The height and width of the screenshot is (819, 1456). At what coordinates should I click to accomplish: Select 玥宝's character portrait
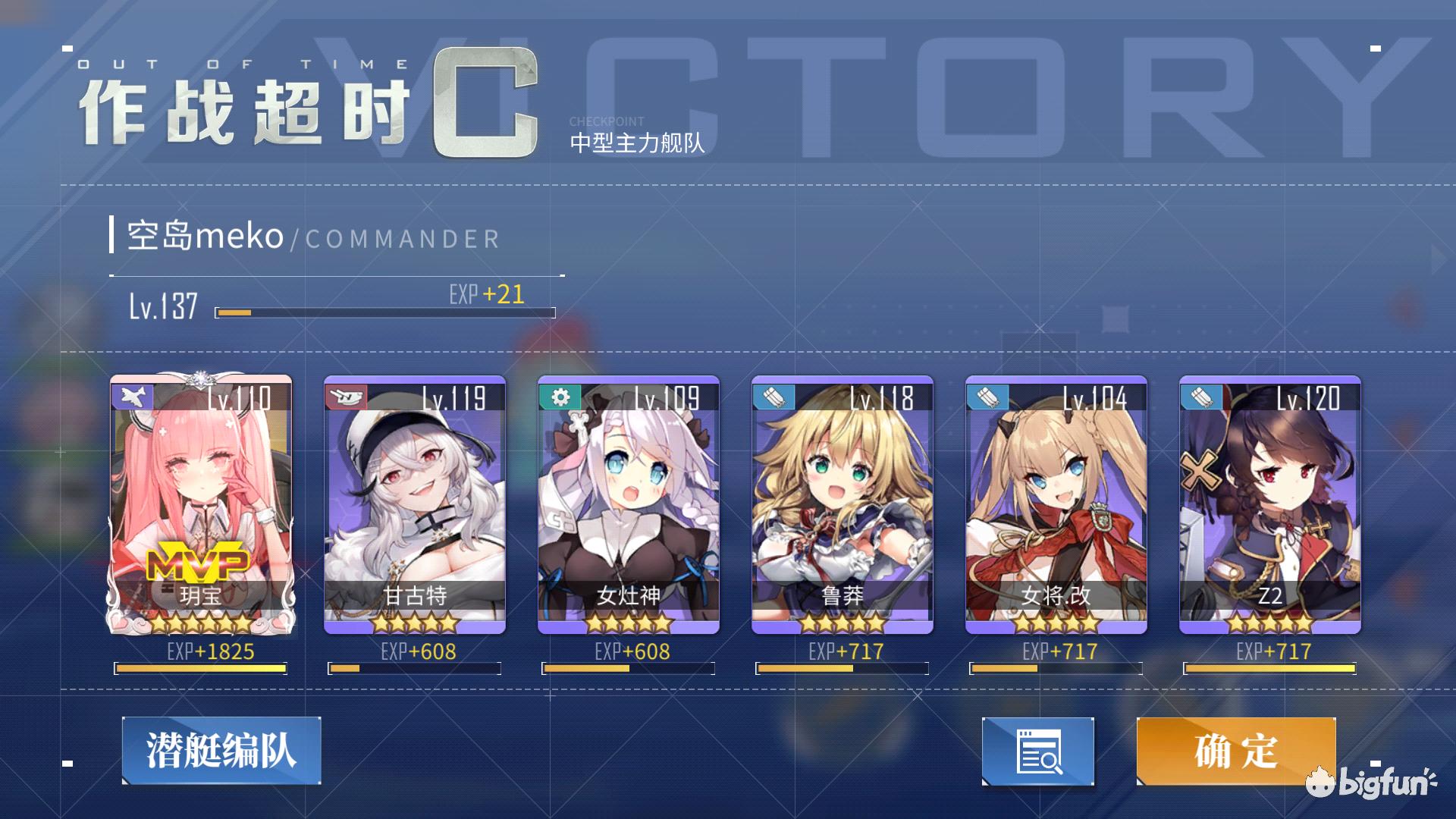click(201, 493)
